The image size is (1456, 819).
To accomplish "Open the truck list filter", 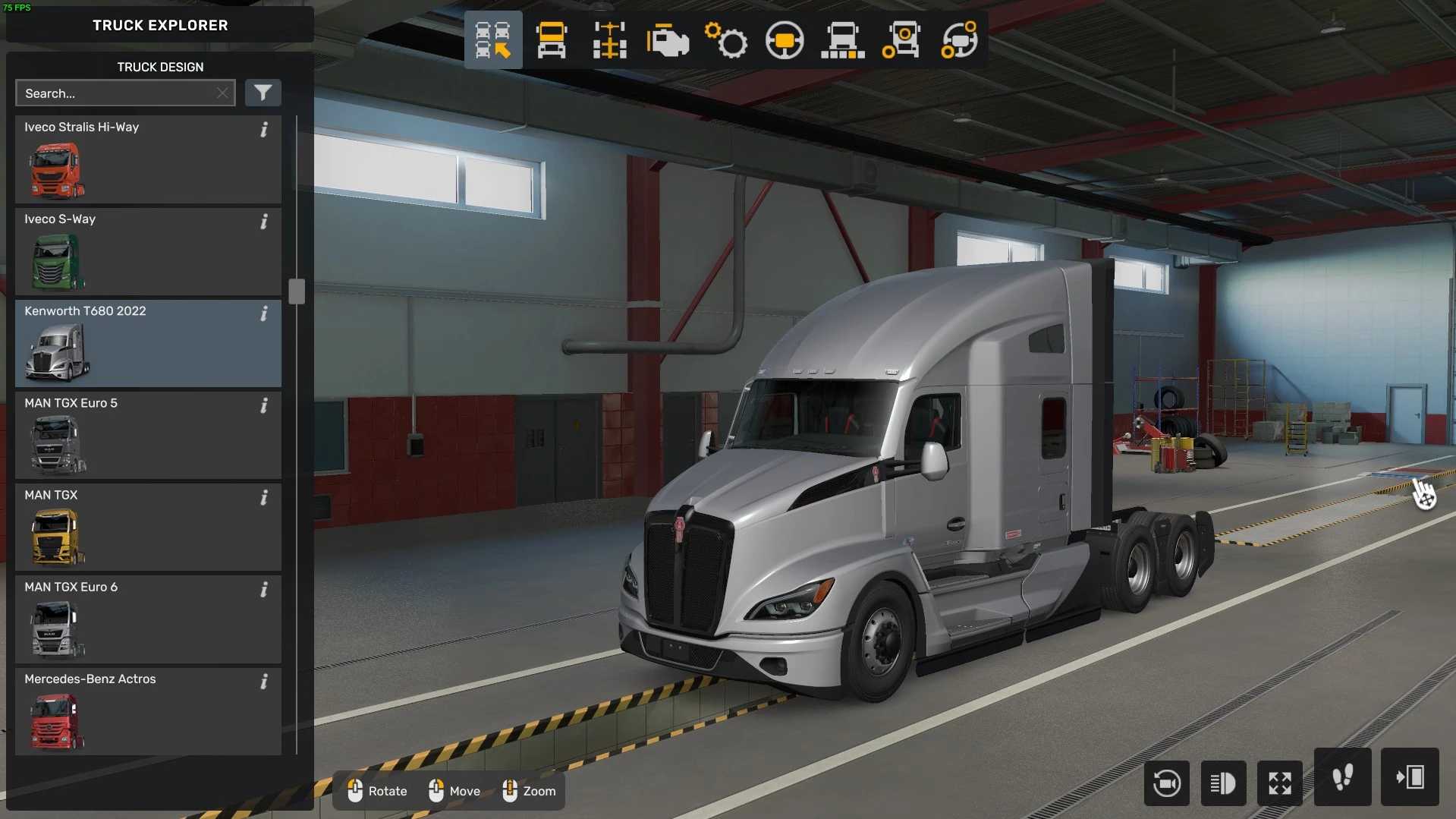I will (x=263, y=93).
